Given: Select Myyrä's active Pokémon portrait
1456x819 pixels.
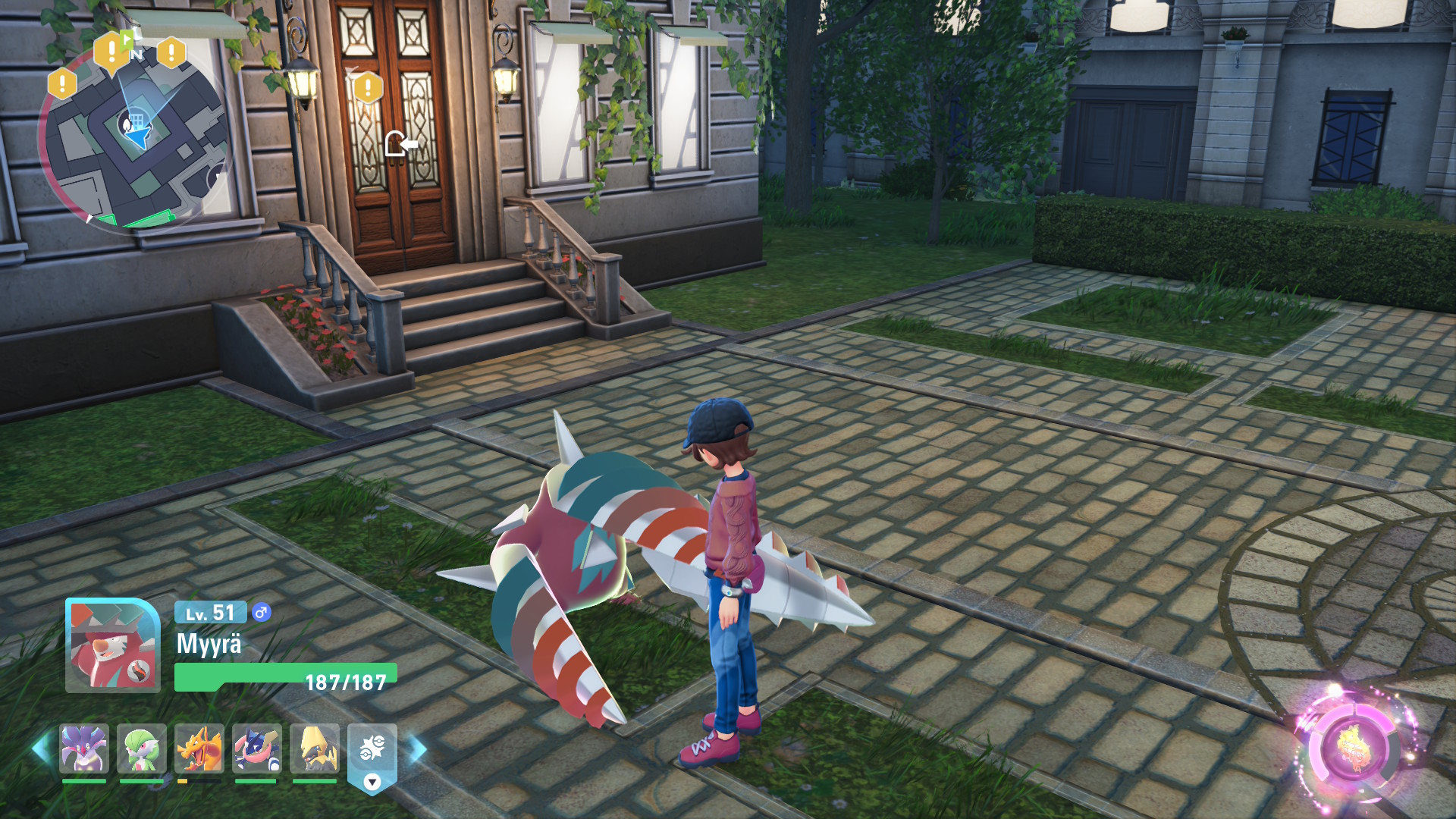Looking at the screenshot, I should pyautogui.click(x=113, y=645).
